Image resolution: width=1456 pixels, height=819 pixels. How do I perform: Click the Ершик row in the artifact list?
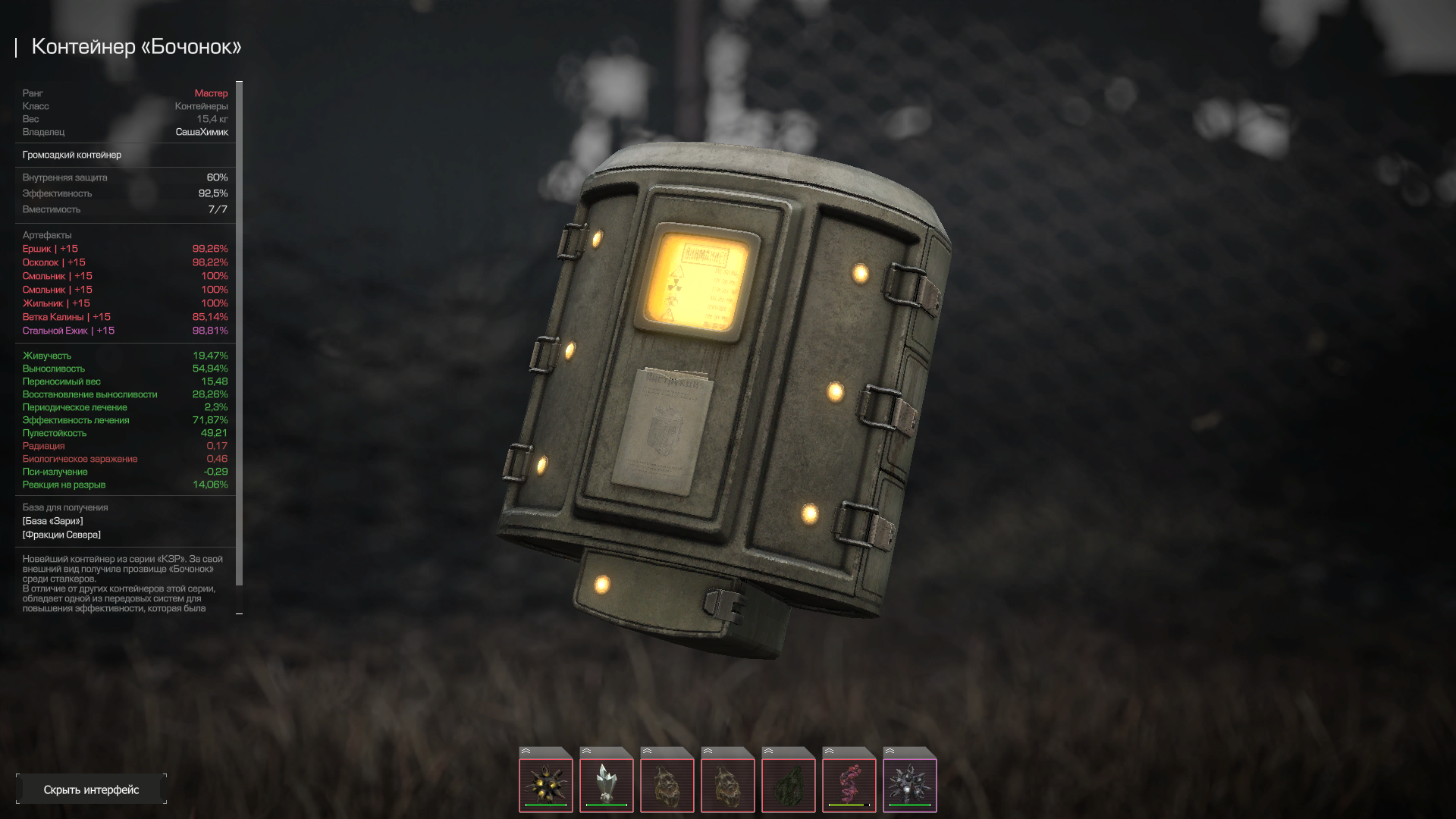click(50, 249)
